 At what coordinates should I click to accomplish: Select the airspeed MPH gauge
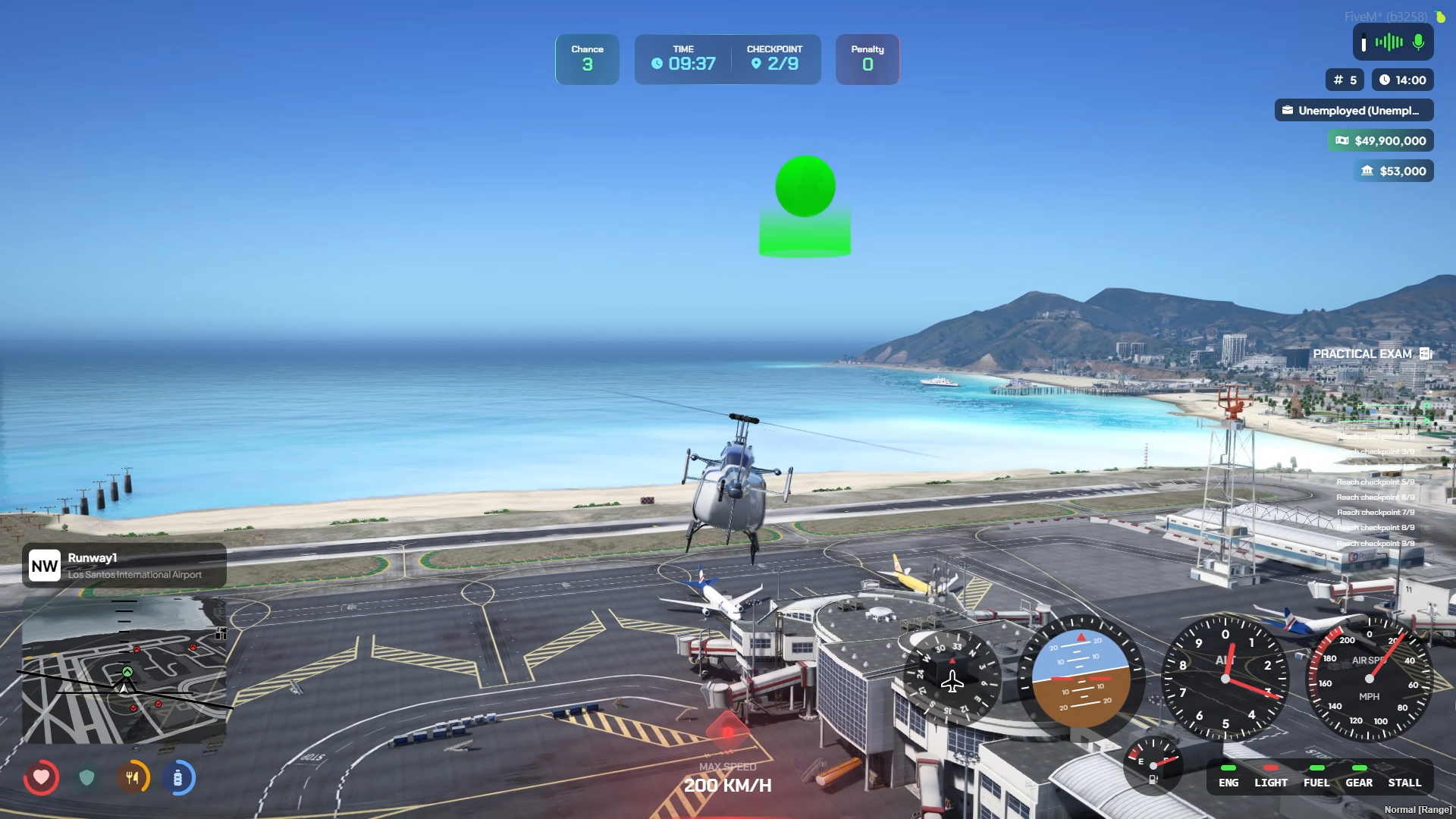point(1369,679)
